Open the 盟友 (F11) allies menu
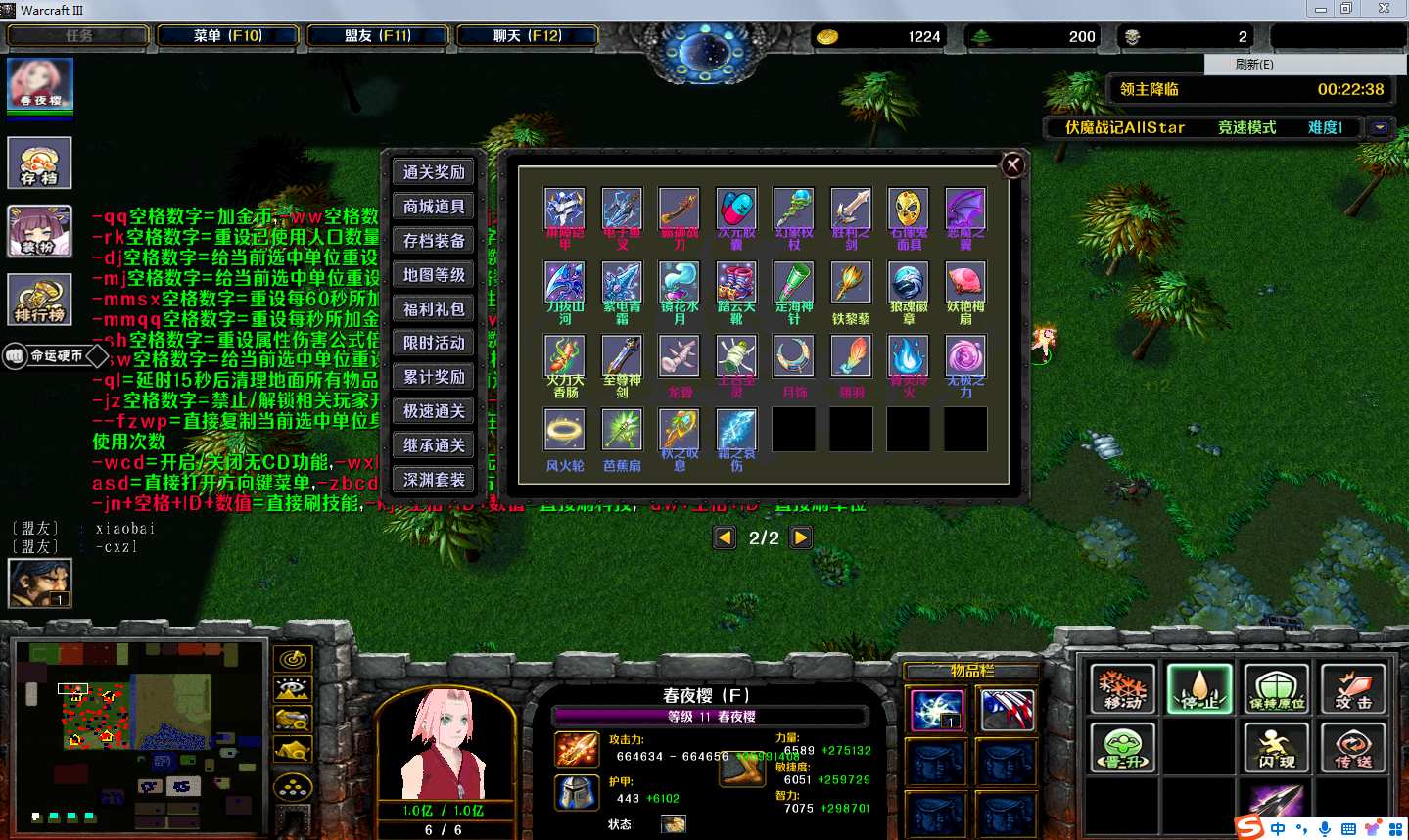Viewport: 1409px width, 840px height. point(378,36)
